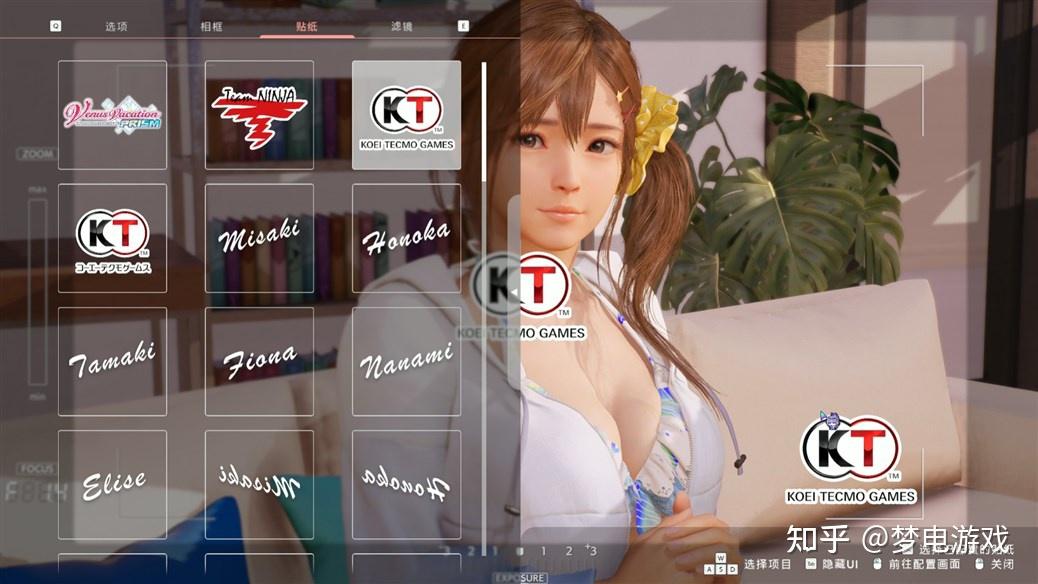Choose the mirrored Honoka signature sticker
The height and width of the screenshot is (584, 1038).
(406, 484)
